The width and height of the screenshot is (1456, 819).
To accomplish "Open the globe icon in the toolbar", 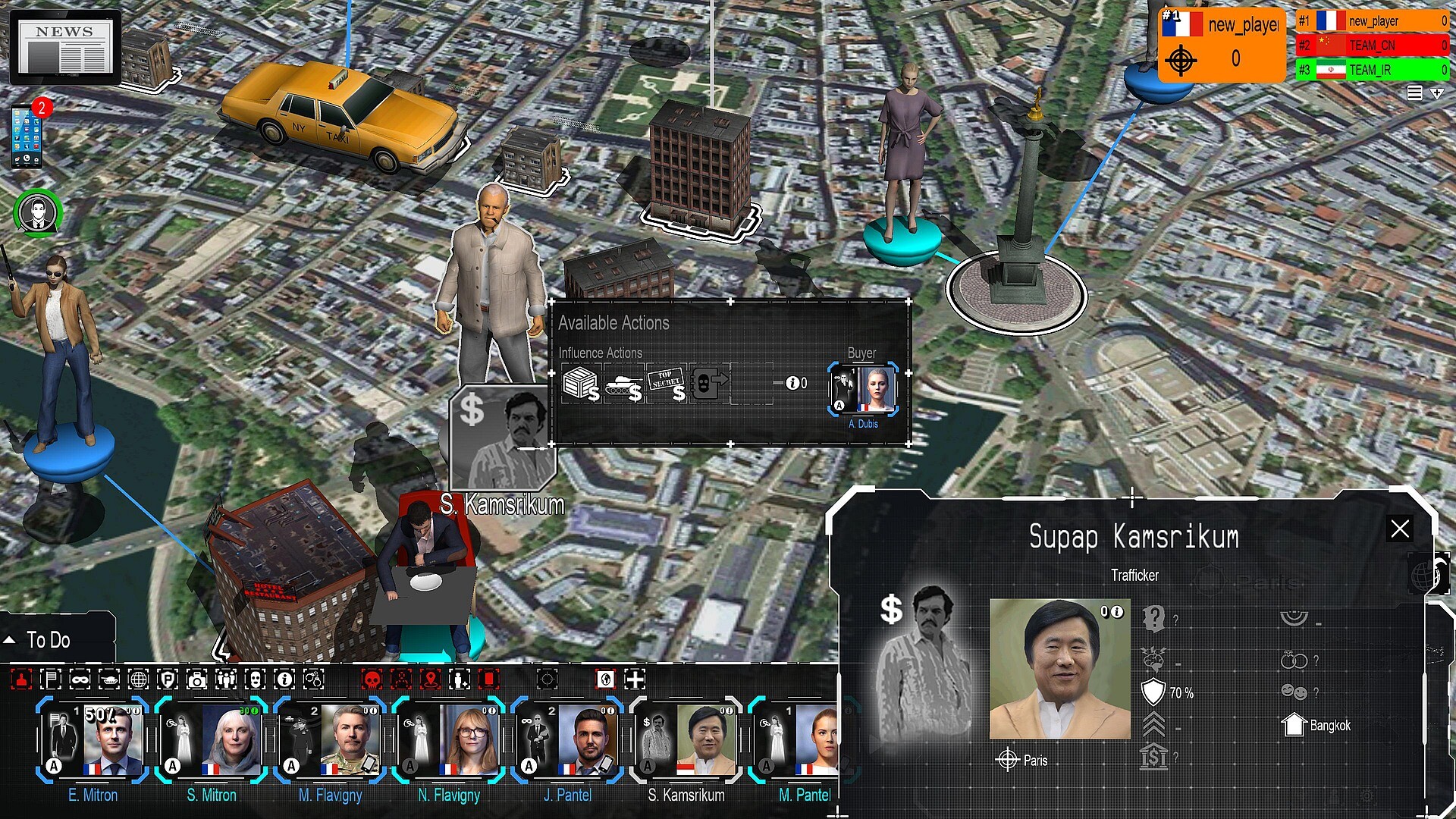I will [x=140, y=680].
